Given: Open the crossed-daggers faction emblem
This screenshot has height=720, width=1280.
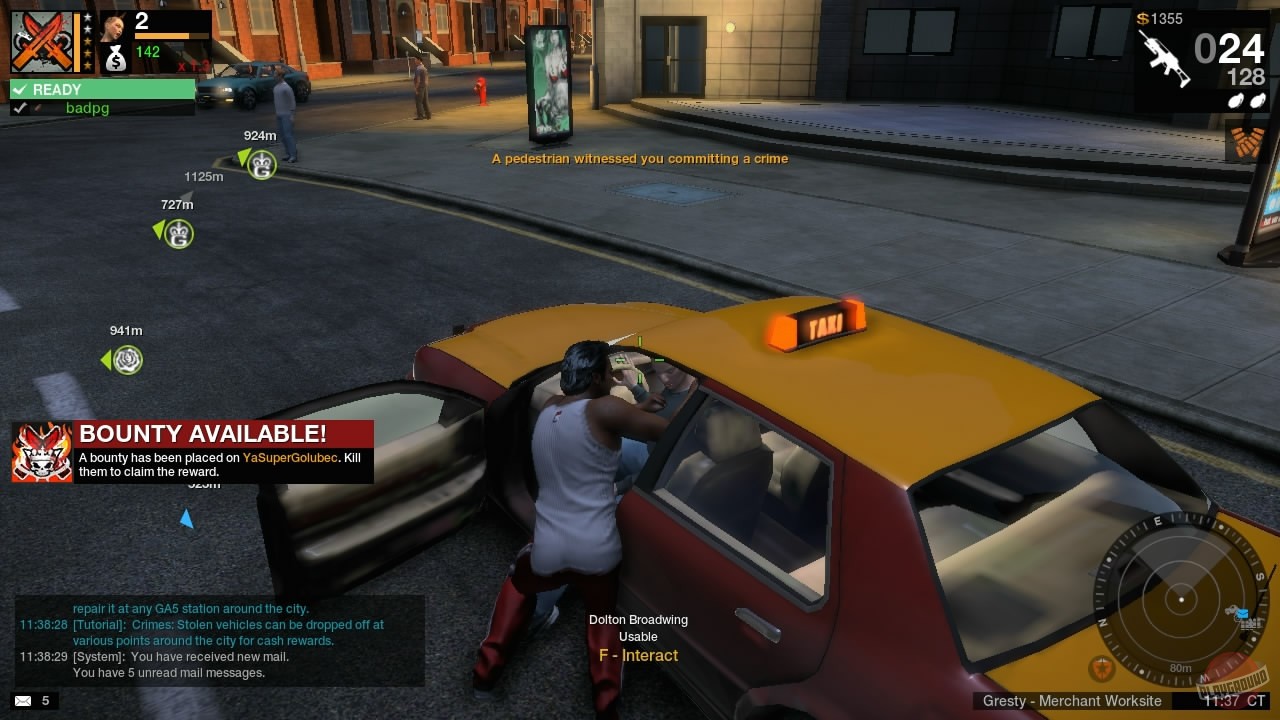Looking at the screenshot, I should tap(43, 40).
